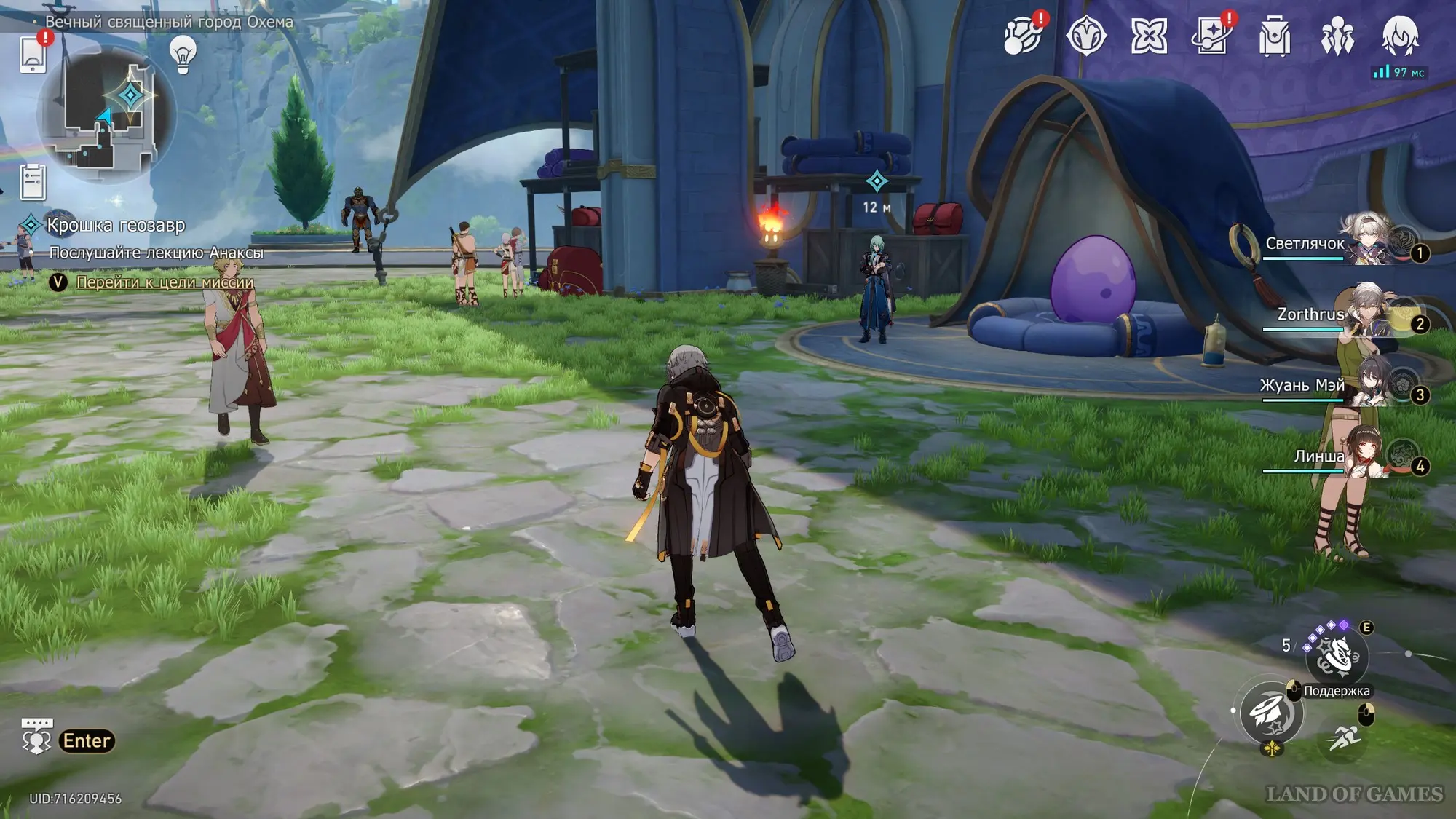Toggle the sprint running icon
Viewport: 1456px width, 819px height.
pyautogui.click(x=1343, y=738)
